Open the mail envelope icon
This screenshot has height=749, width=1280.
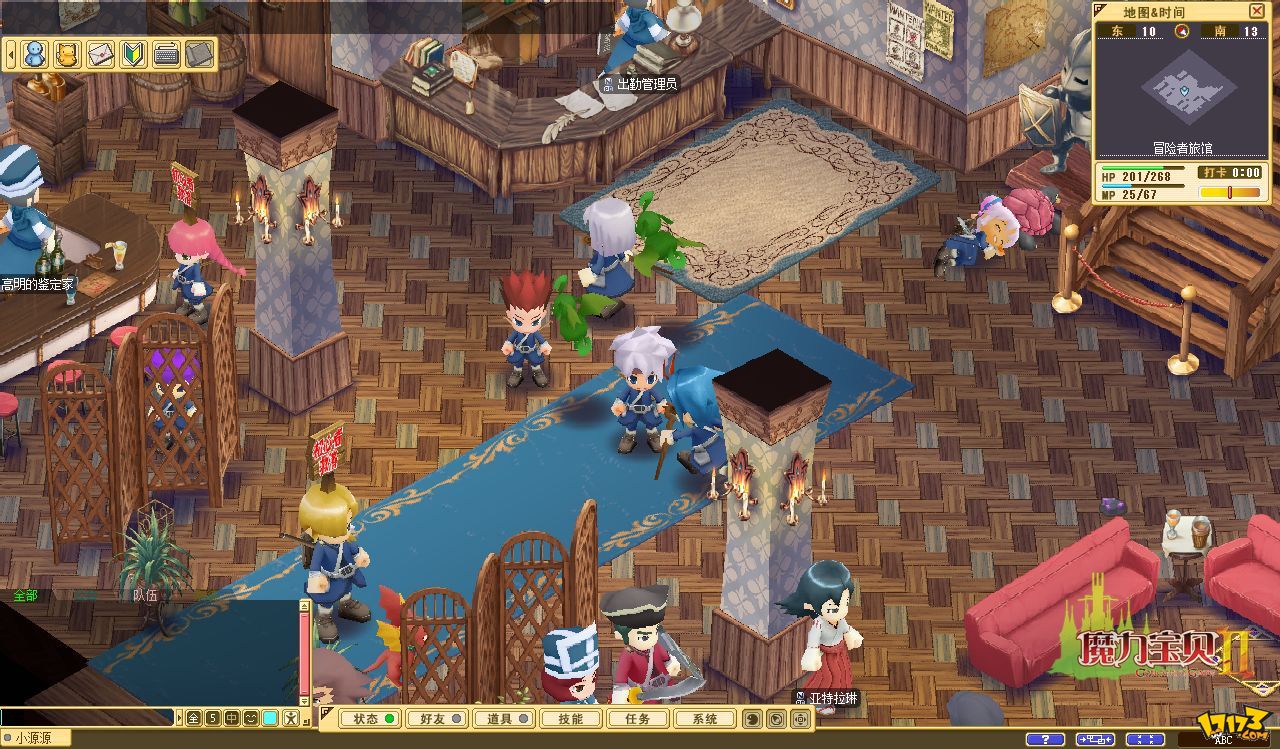(100, 53)
